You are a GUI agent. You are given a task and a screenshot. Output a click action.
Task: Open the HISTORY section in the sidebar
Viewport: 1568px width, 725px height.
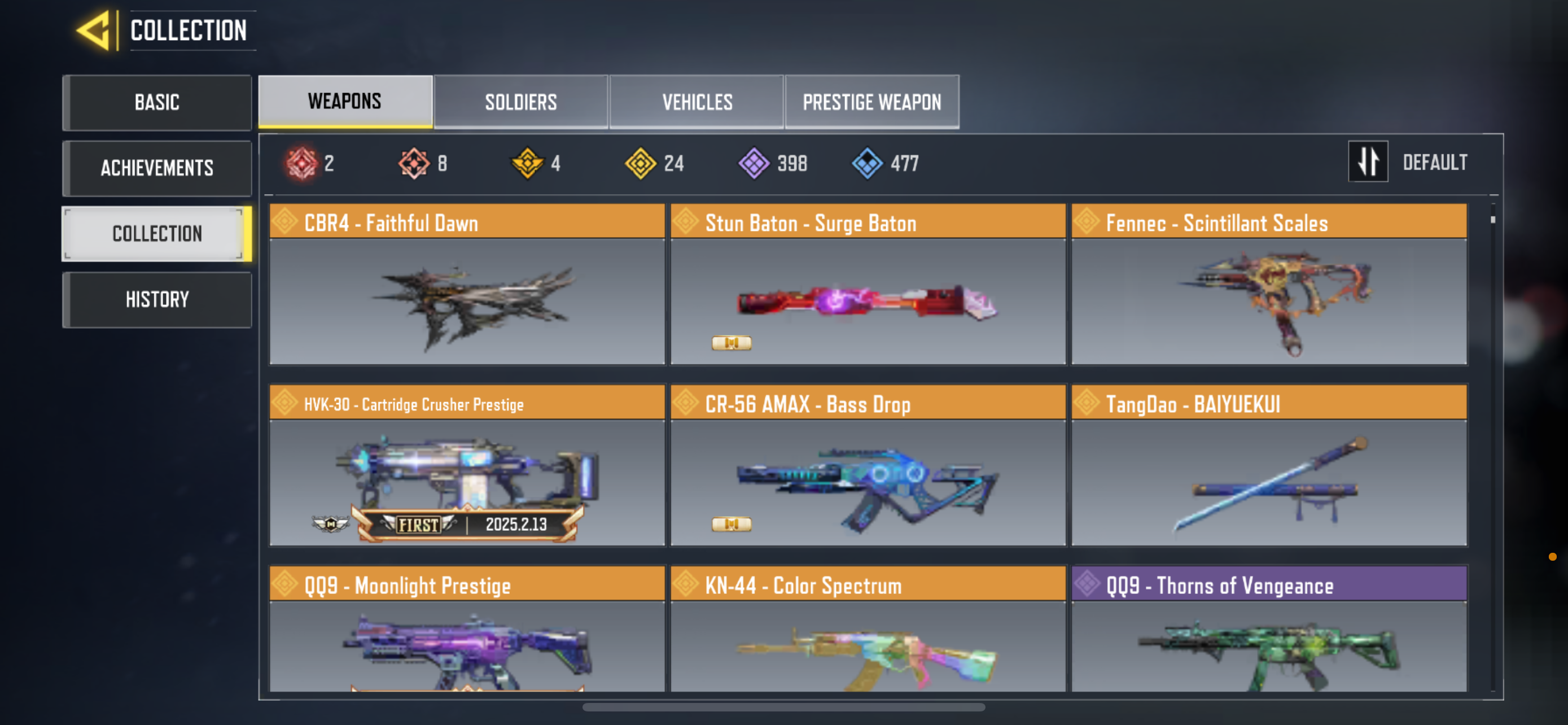pos(156,298)
